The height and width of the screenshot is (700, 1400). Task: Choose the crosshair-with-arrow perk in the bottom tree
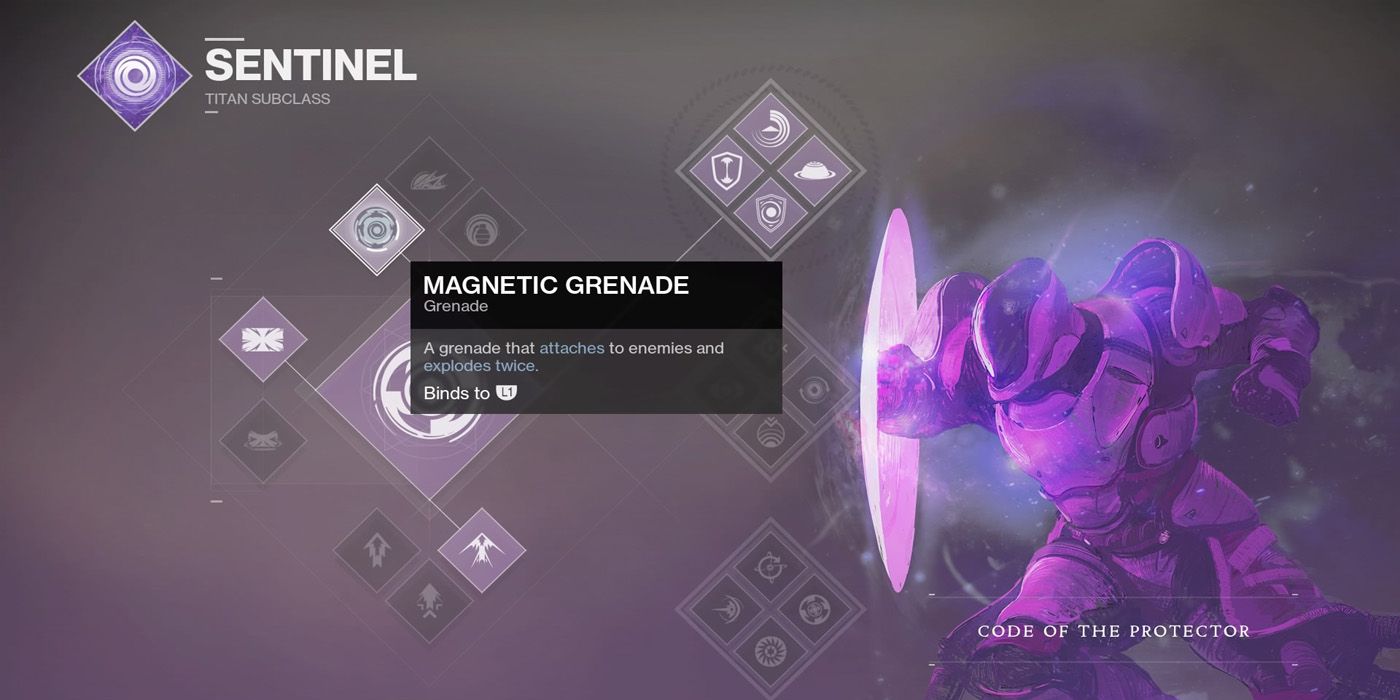pyautogui.click(x=770, y=568)
